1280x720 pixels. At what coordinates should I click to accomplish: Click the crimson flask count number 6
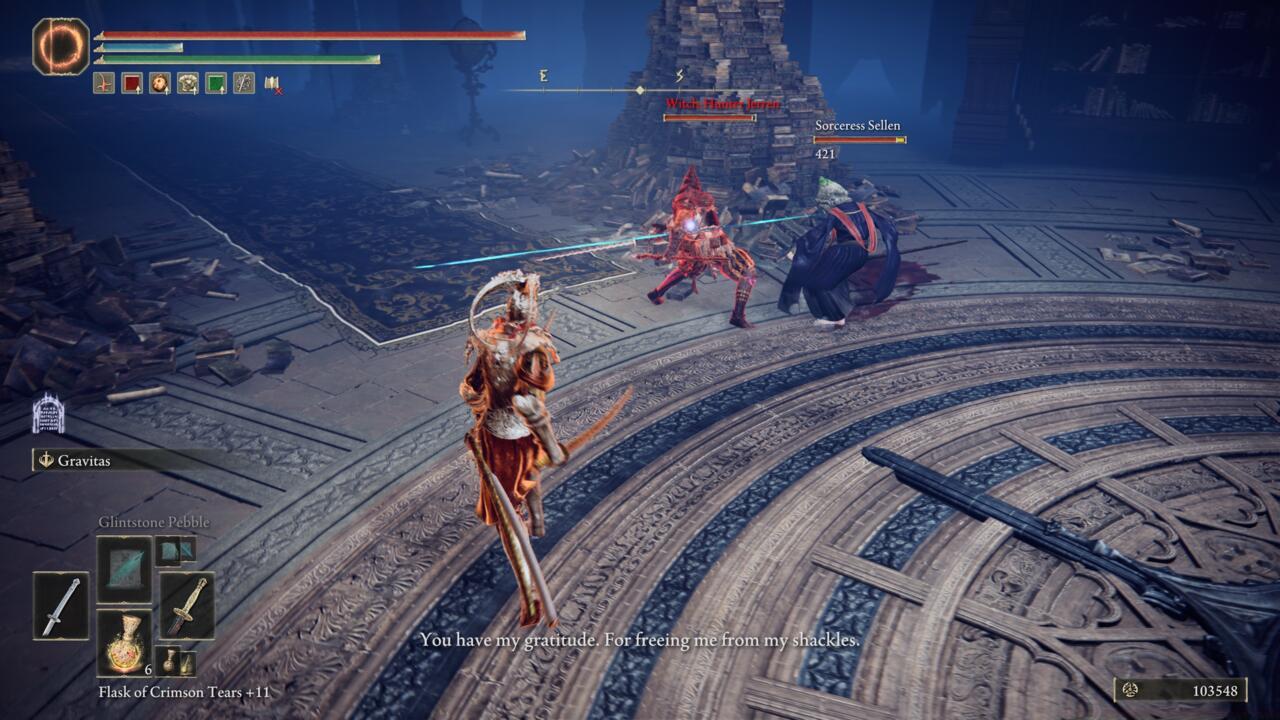tap(147, 670)
